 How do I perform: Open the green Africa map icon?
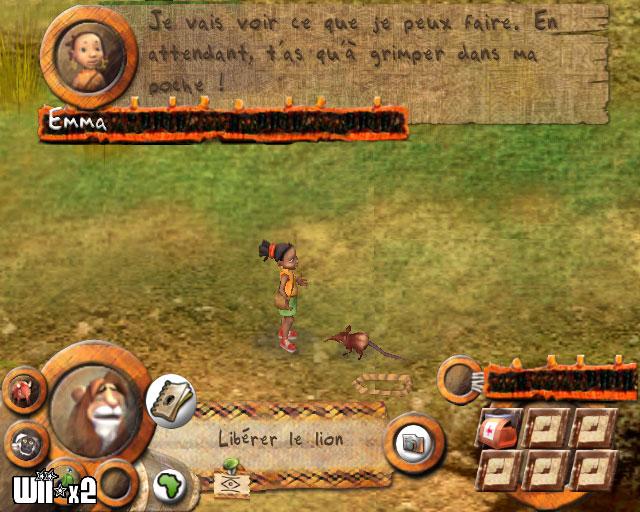point(170,483)
